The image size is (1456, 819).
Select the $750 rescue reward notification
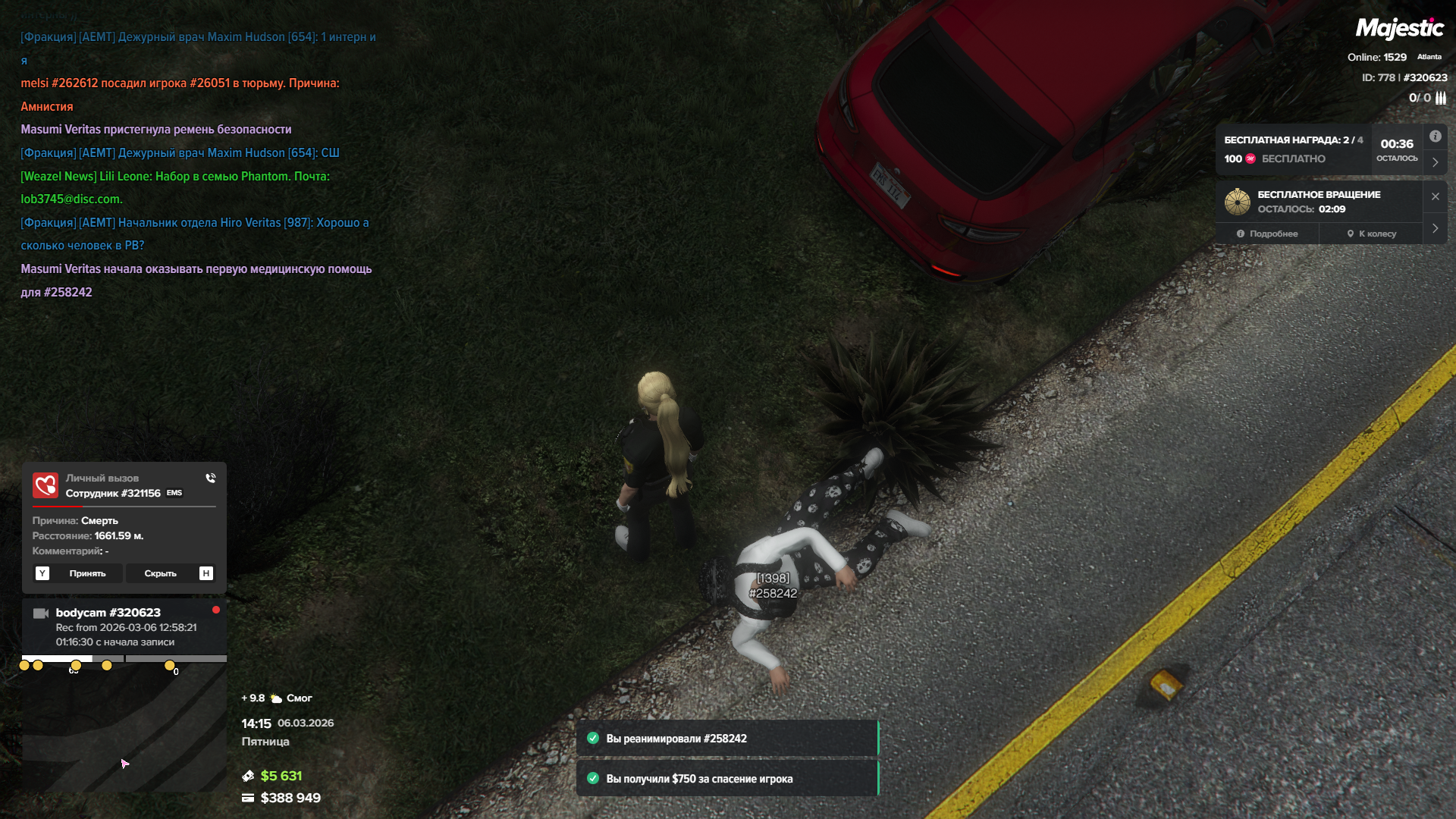pos(727,779)
